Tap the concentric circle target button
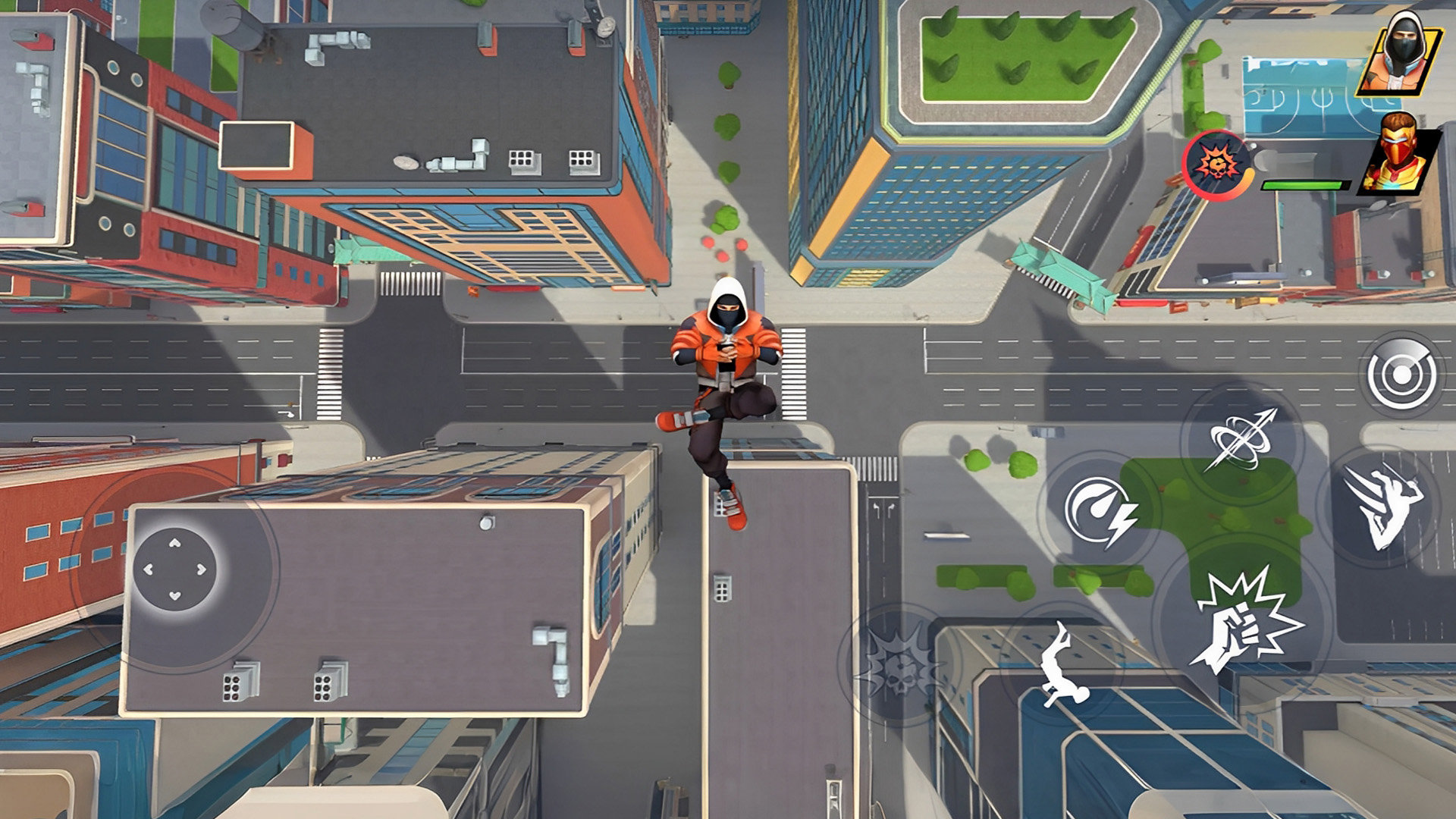1456x819 pixels. 1402,375
